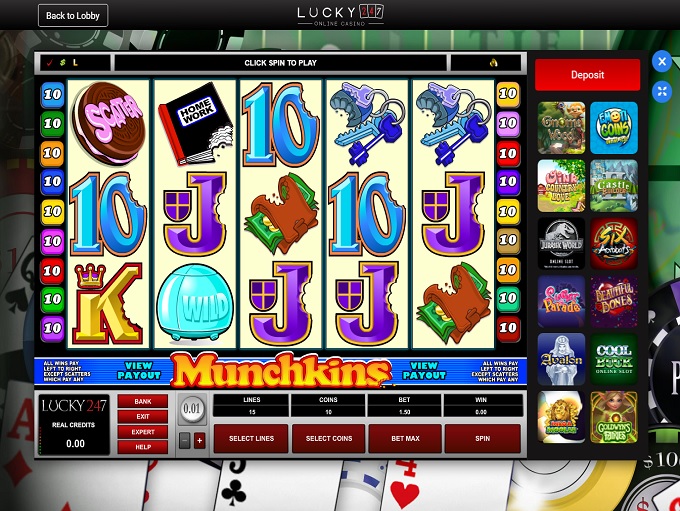The width and height of the screenshot is (680, 511).
Task: Launch the Jurassic World slot
Action: pos(561,243)
